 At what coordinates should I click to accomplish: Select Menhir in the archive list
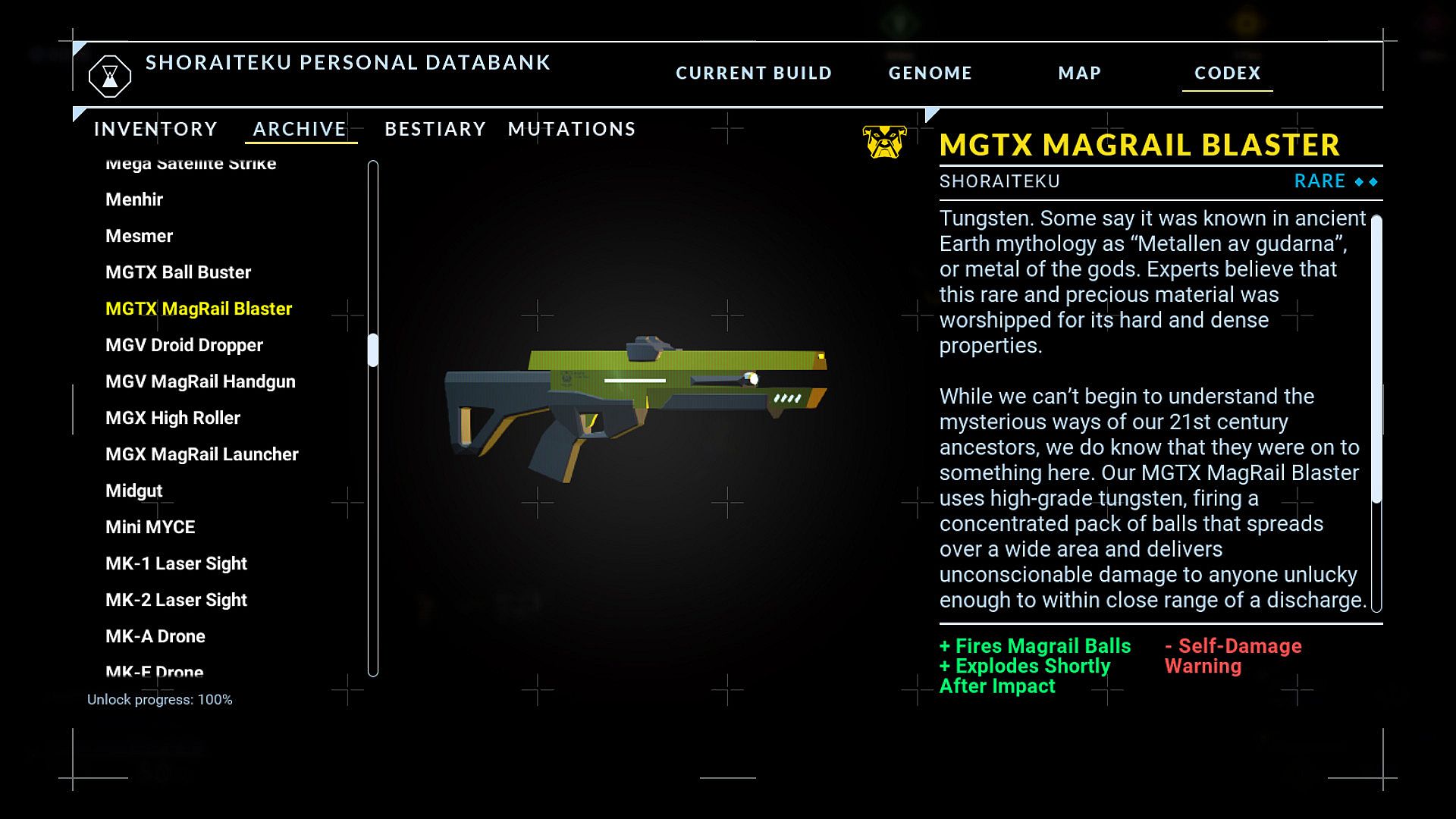pos(134,199)
